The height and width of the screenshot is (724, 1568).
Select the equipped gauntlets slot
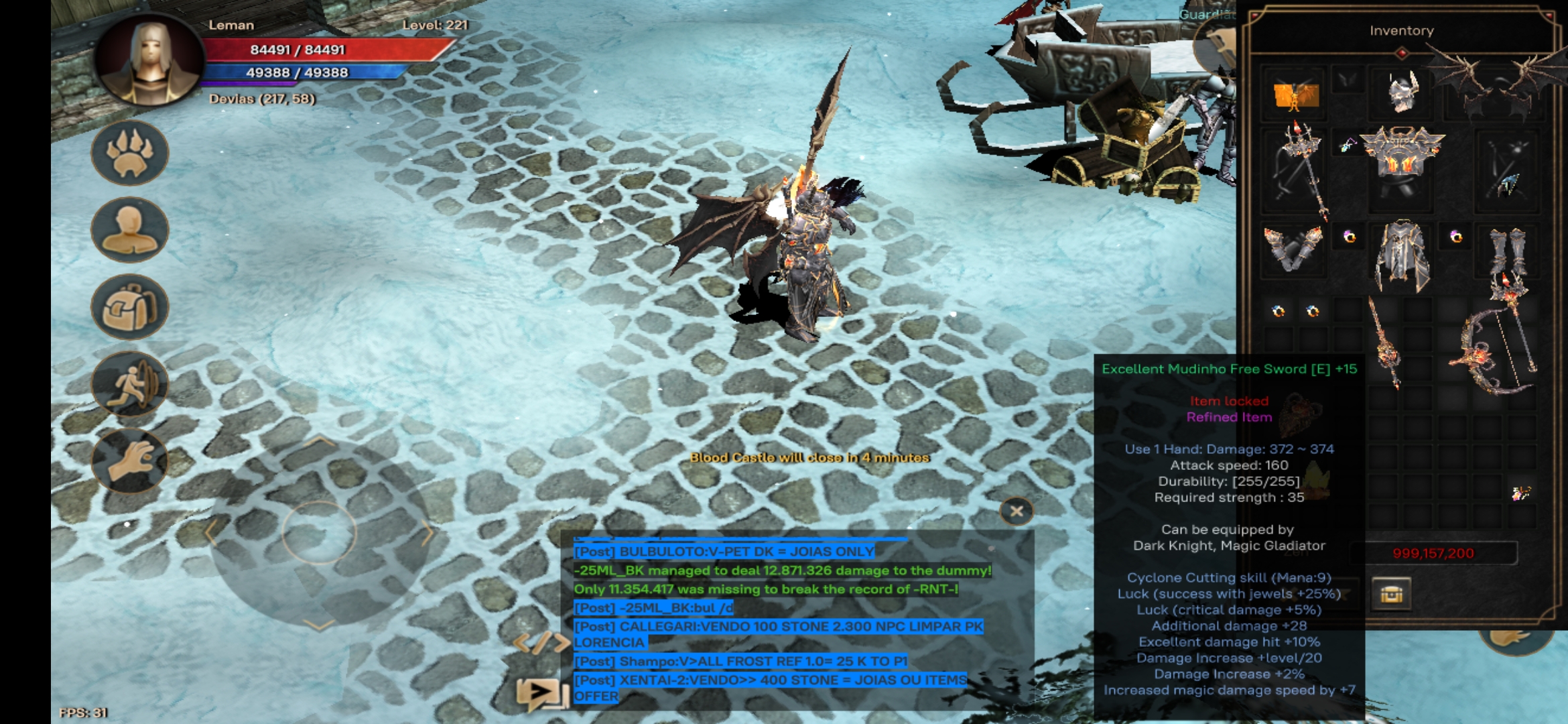(1293, 247)
